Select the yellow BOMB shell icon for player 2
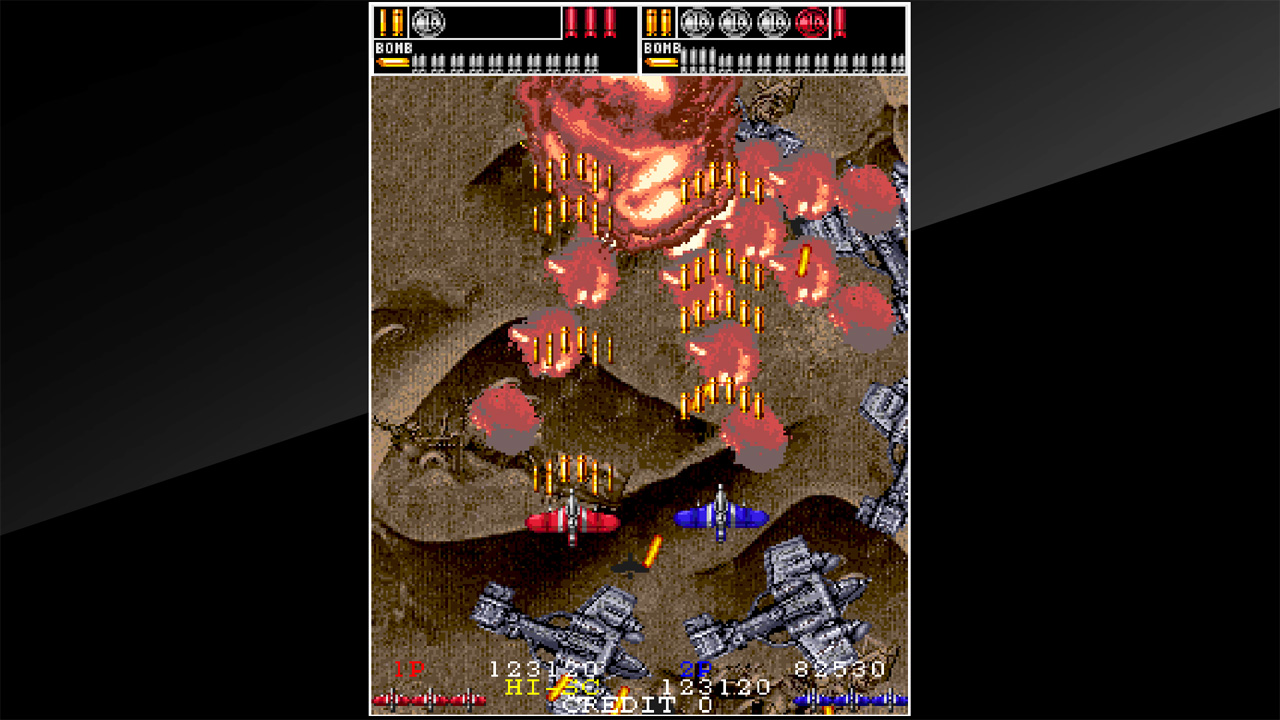 click(661, 63)
